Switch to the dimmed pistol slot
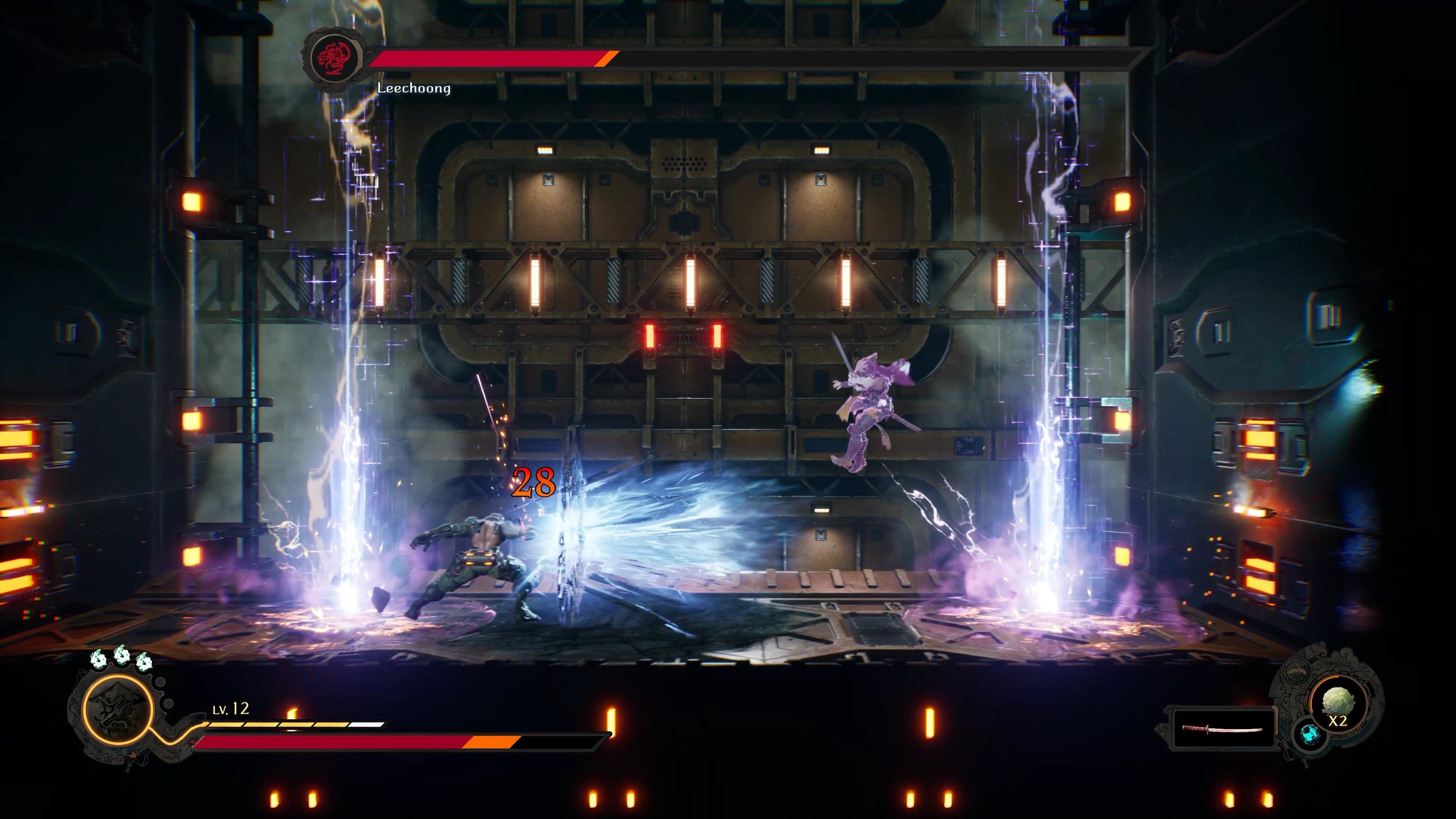The height and width of the screenshot is (819, 1456). click(x=1297, y=672)
